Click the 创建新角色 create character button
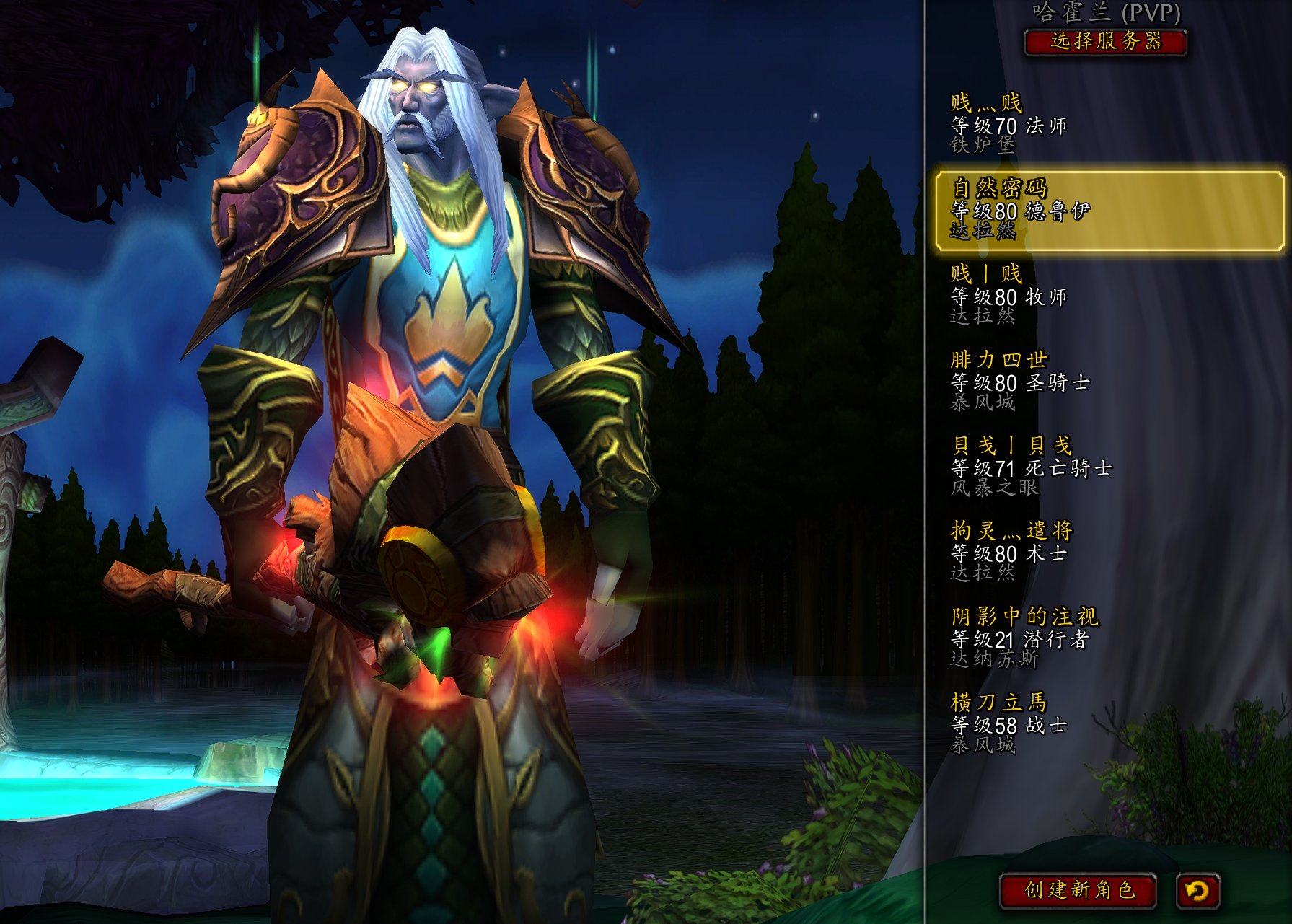Image resolution: width=1292 pixels, height=924 pixels. click(x=1078, y=890)
